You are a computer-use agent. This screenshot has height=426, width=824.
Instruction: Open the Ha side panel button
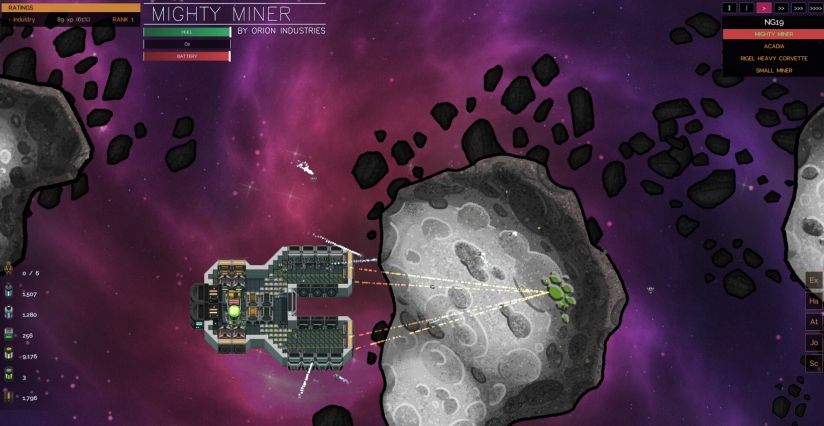coord(814,300)
